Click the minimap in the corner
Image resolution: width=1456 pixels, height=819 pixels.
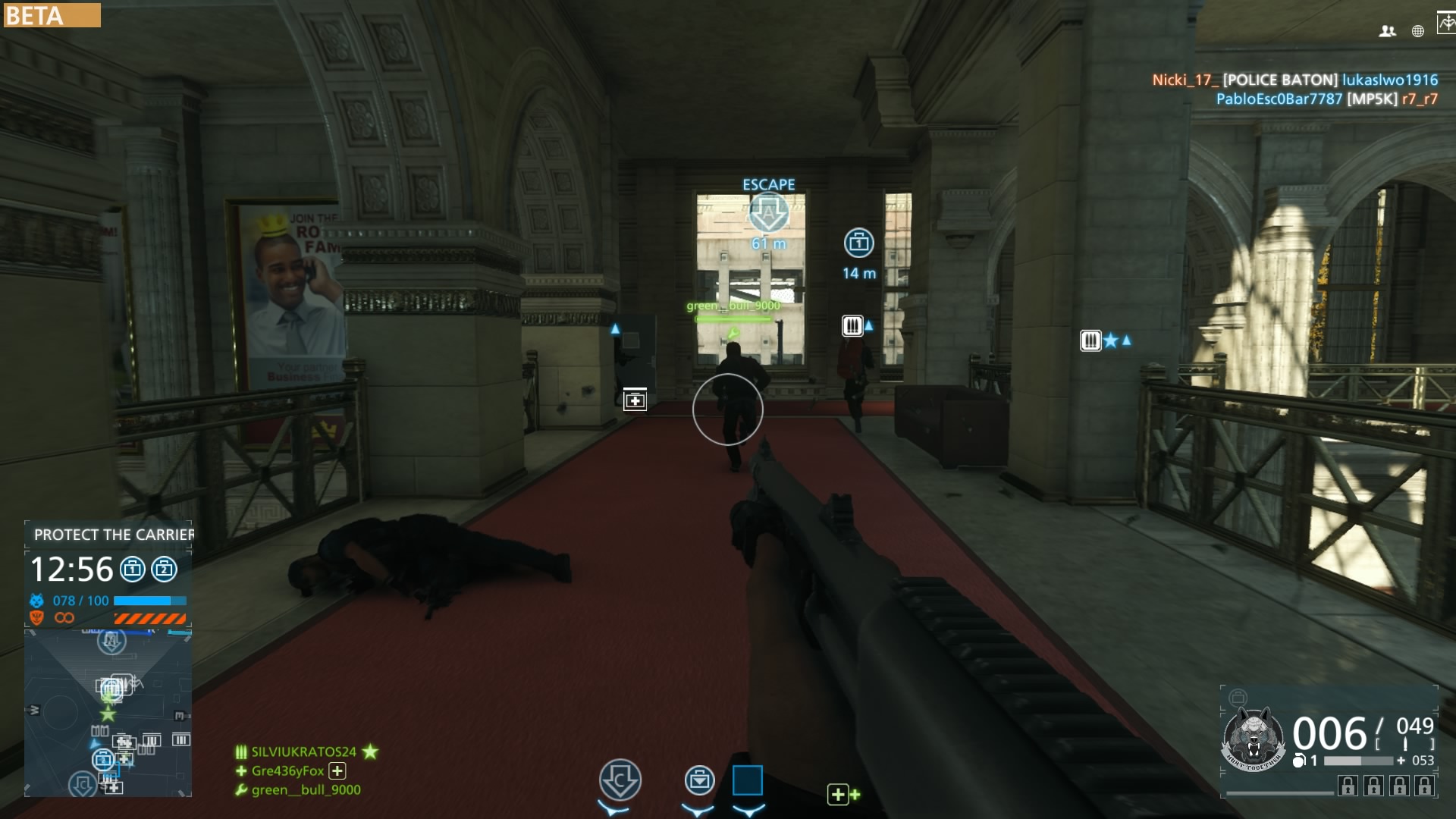[x=108, y=713]
